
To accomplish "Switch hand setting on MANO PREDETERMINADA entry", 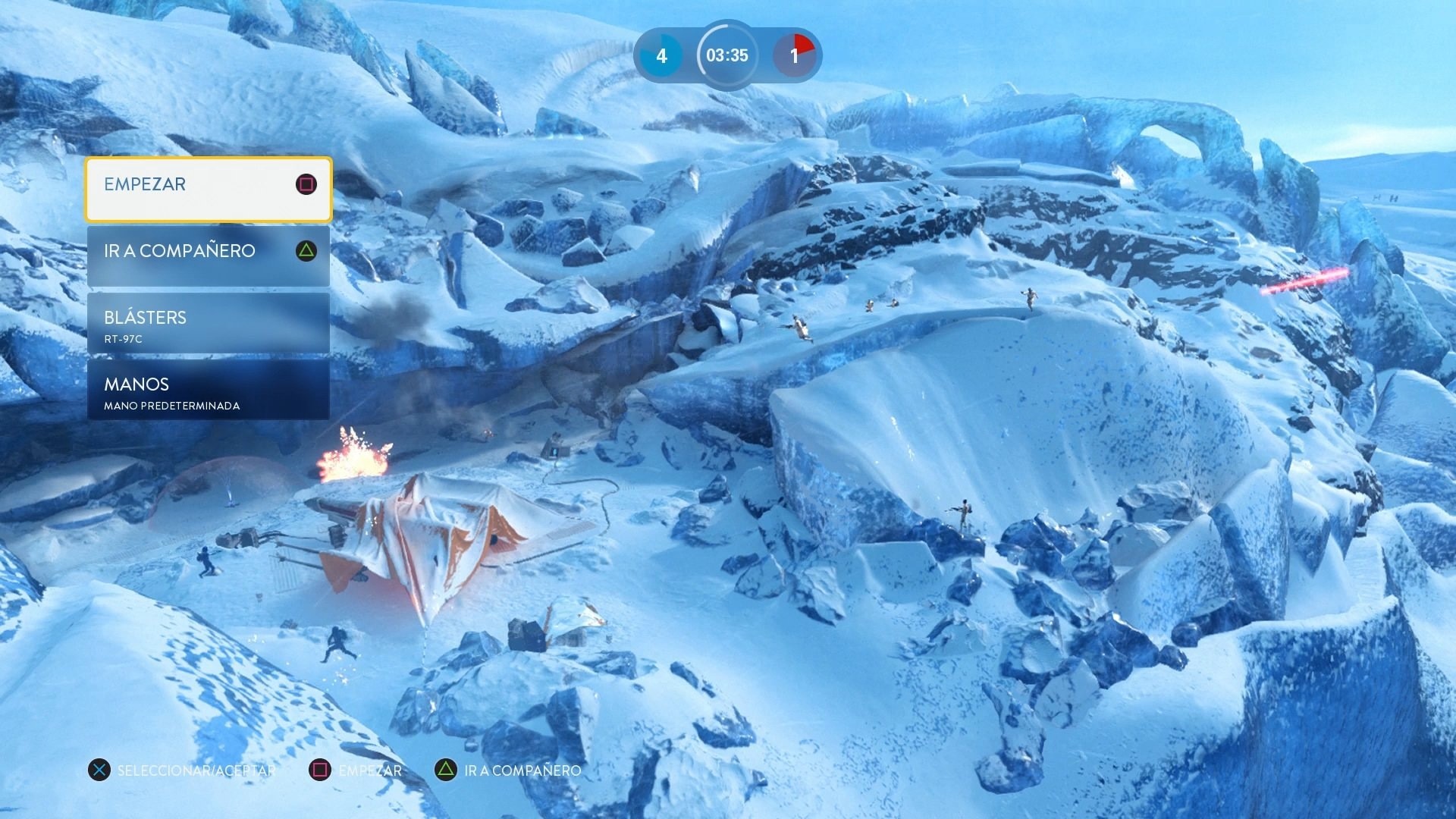I will [172, 406].
